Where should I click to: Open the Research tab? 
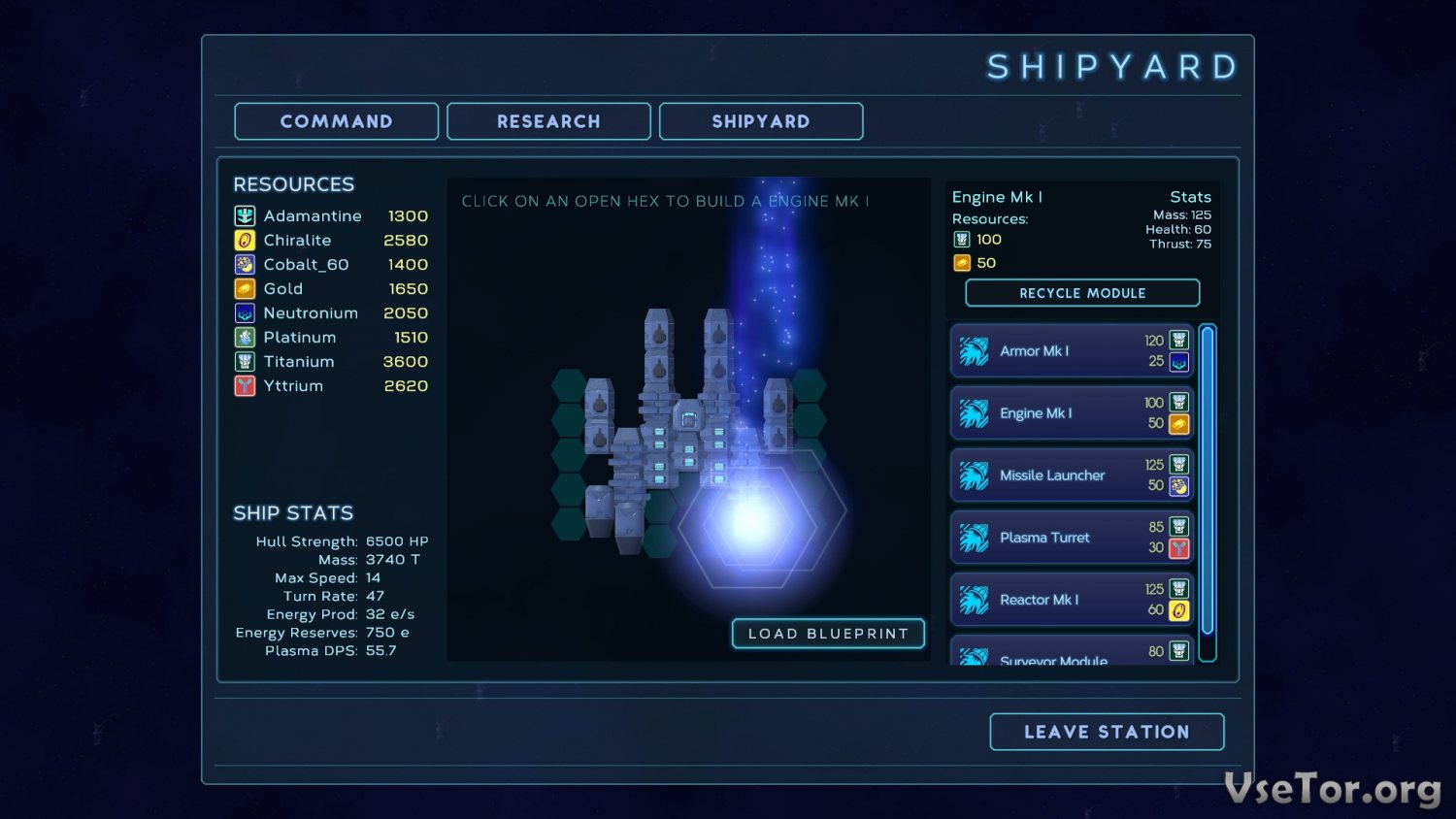(548, 121)
